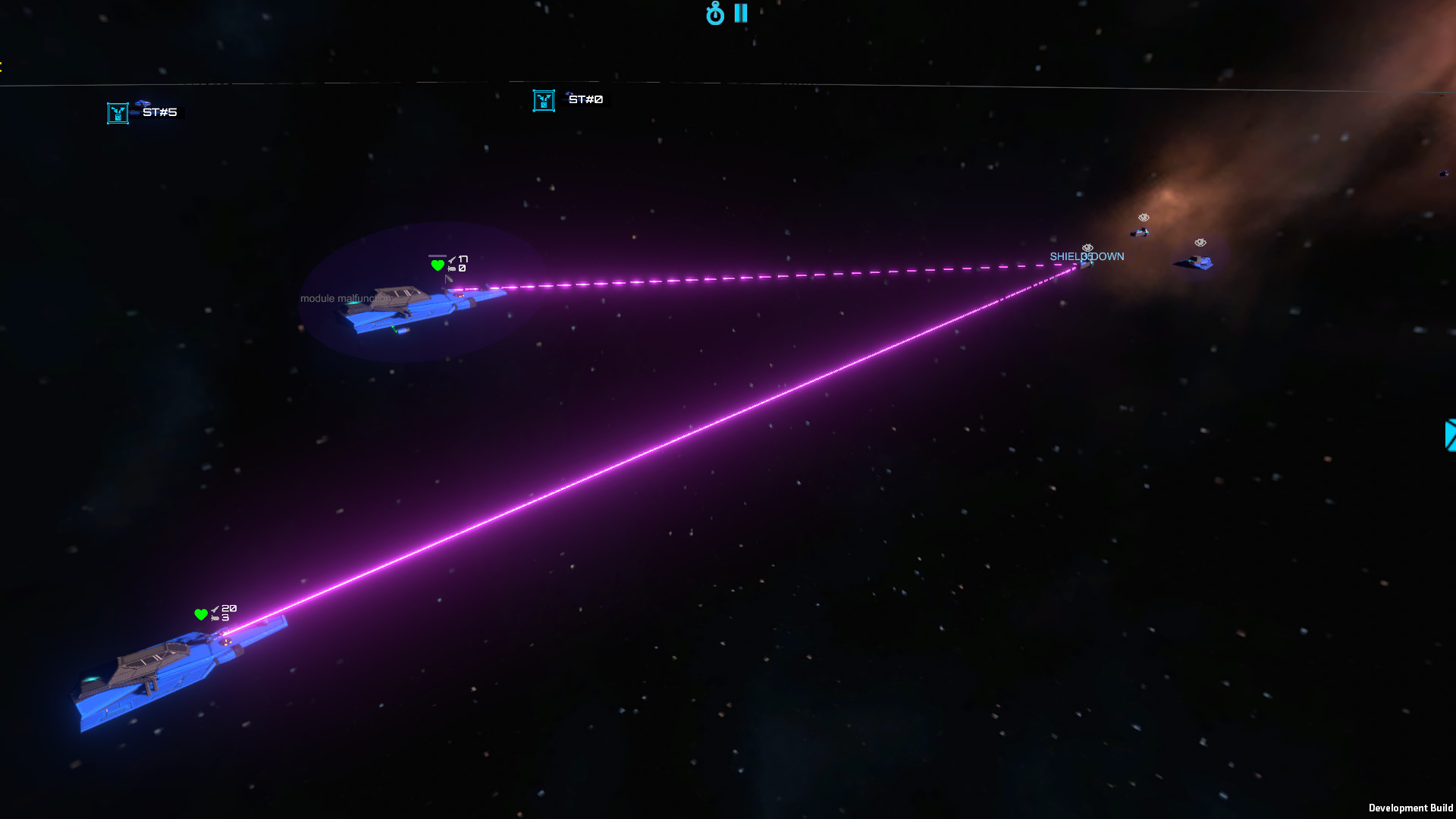
Task: Click the crew count icon beside the number 20
Action: pos(215,608)
